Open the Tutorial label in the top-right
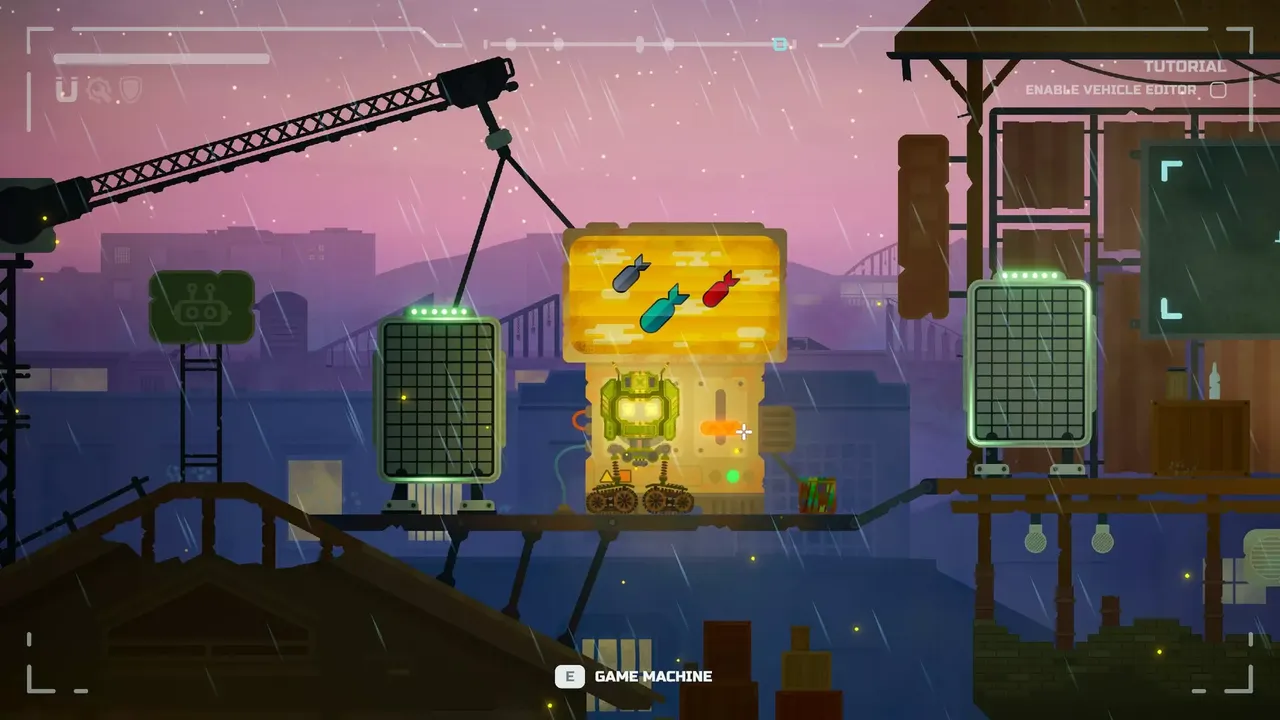This screenshot has width=1280, height=720. click(1185, 66)
